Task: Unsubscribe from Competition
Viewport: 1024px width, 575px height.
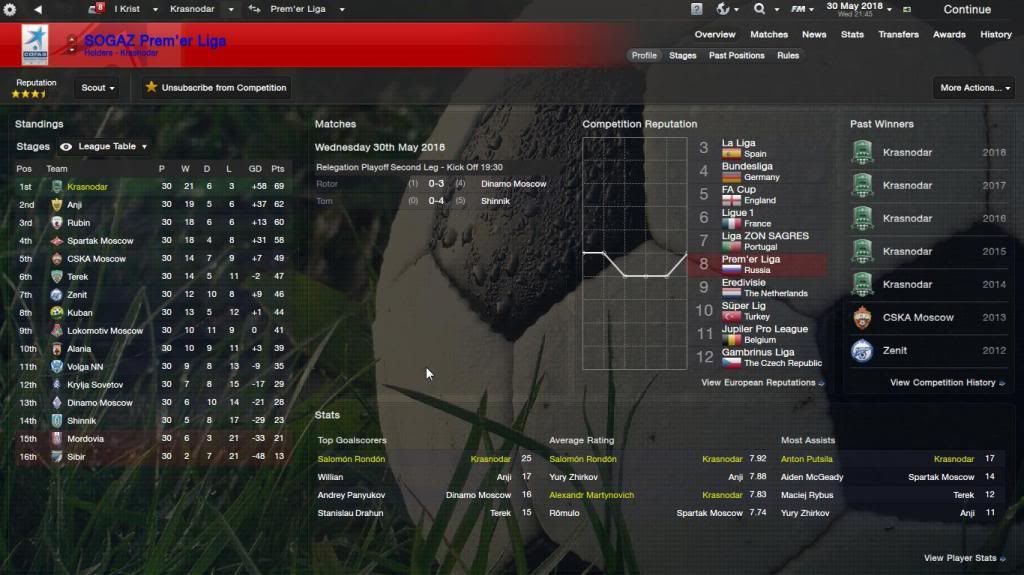Action: tap(216, 88)
